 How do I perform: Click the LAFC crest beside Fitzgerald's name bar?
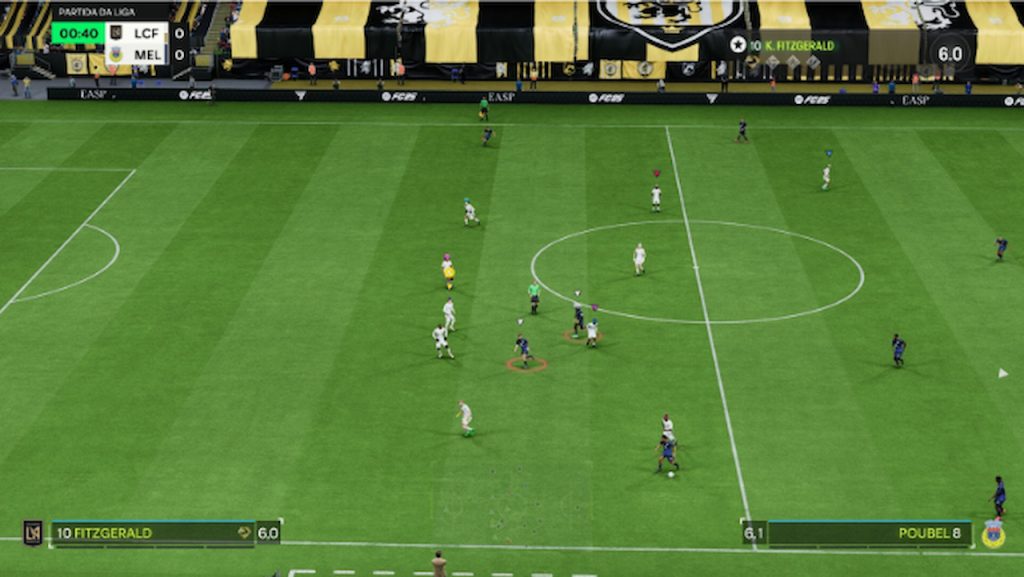point(33,533)
